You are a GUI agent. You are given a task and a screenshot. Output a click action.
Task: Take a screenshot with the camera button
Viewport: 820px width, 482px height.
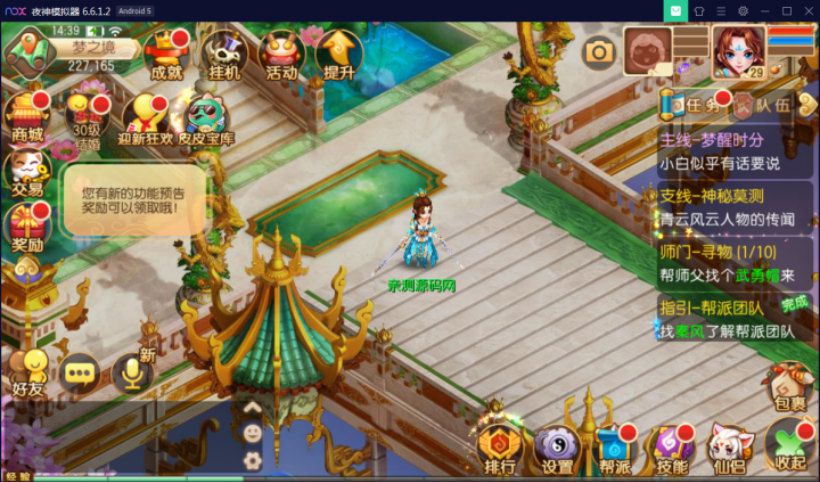pyautogui.click(x=599, y=51)
